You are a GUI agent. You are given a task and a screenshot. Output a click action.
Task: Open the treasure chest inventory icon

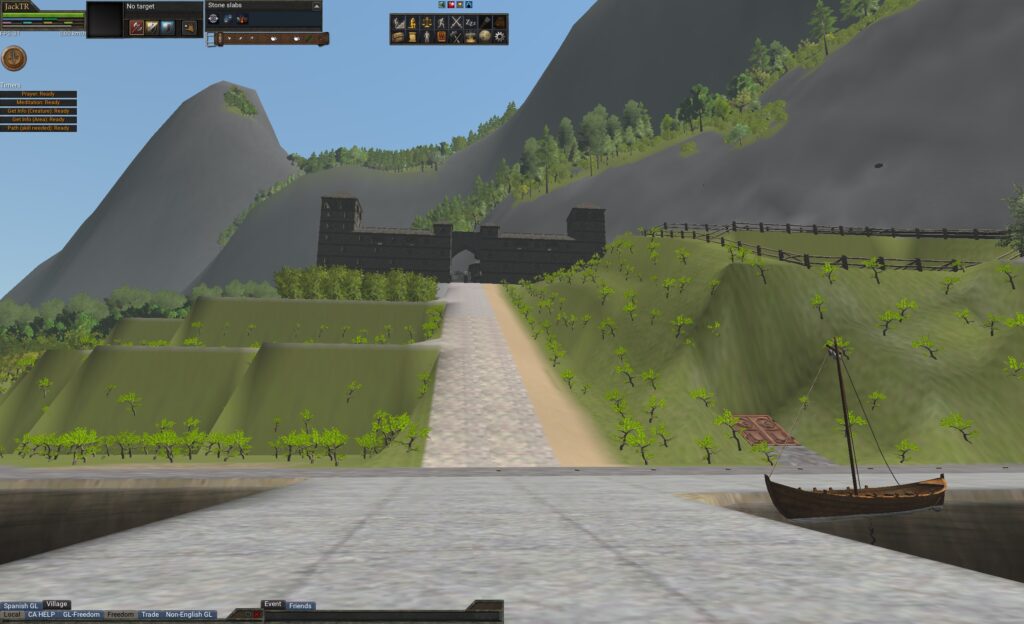tap(398, 37)
